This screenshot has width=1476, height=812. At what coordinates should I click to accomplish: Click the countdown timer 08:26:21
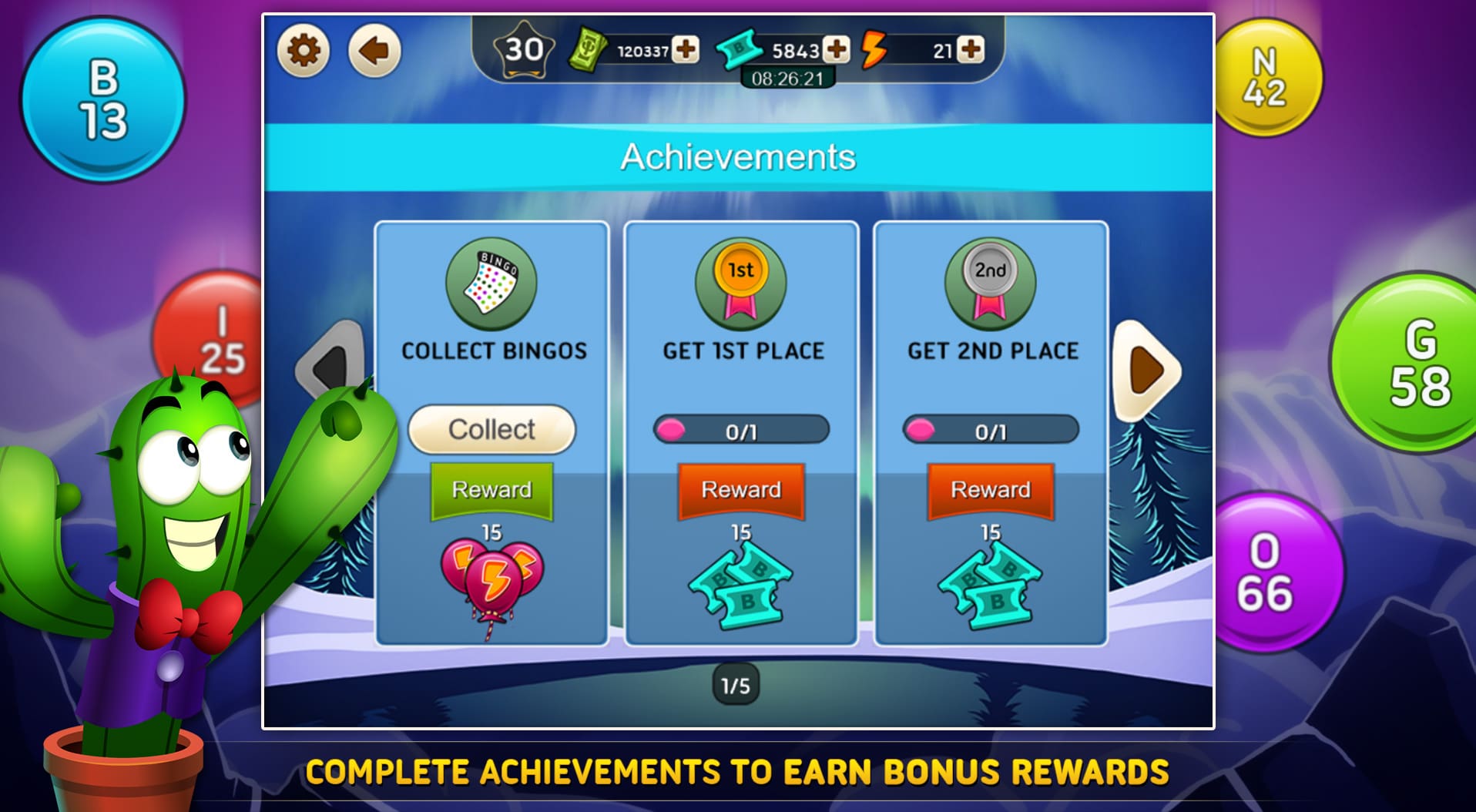787,76
